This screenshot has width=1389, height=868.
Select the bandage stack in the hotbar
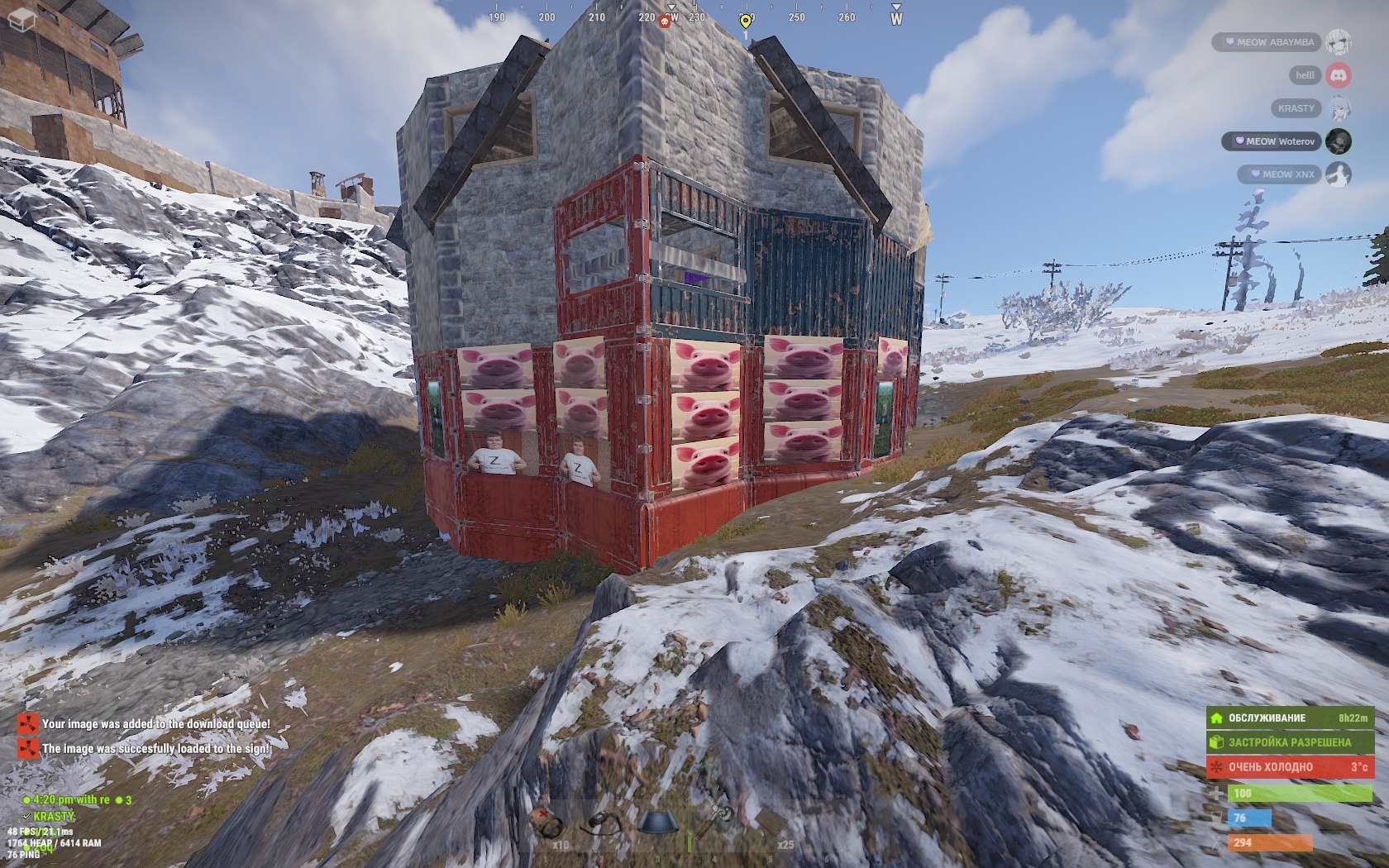[x=547, y=824]
